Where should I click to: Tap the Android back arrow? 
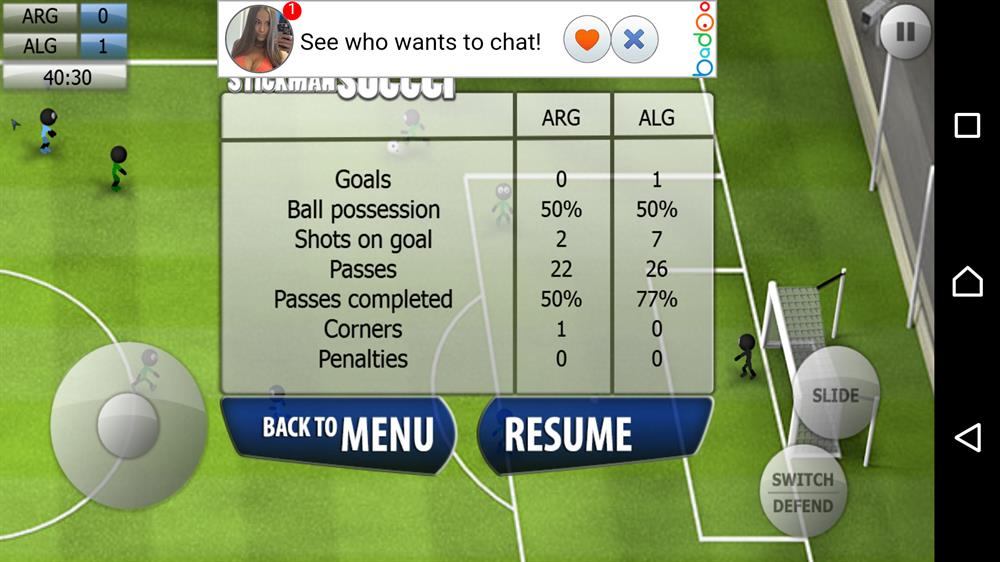pos(967,437)
